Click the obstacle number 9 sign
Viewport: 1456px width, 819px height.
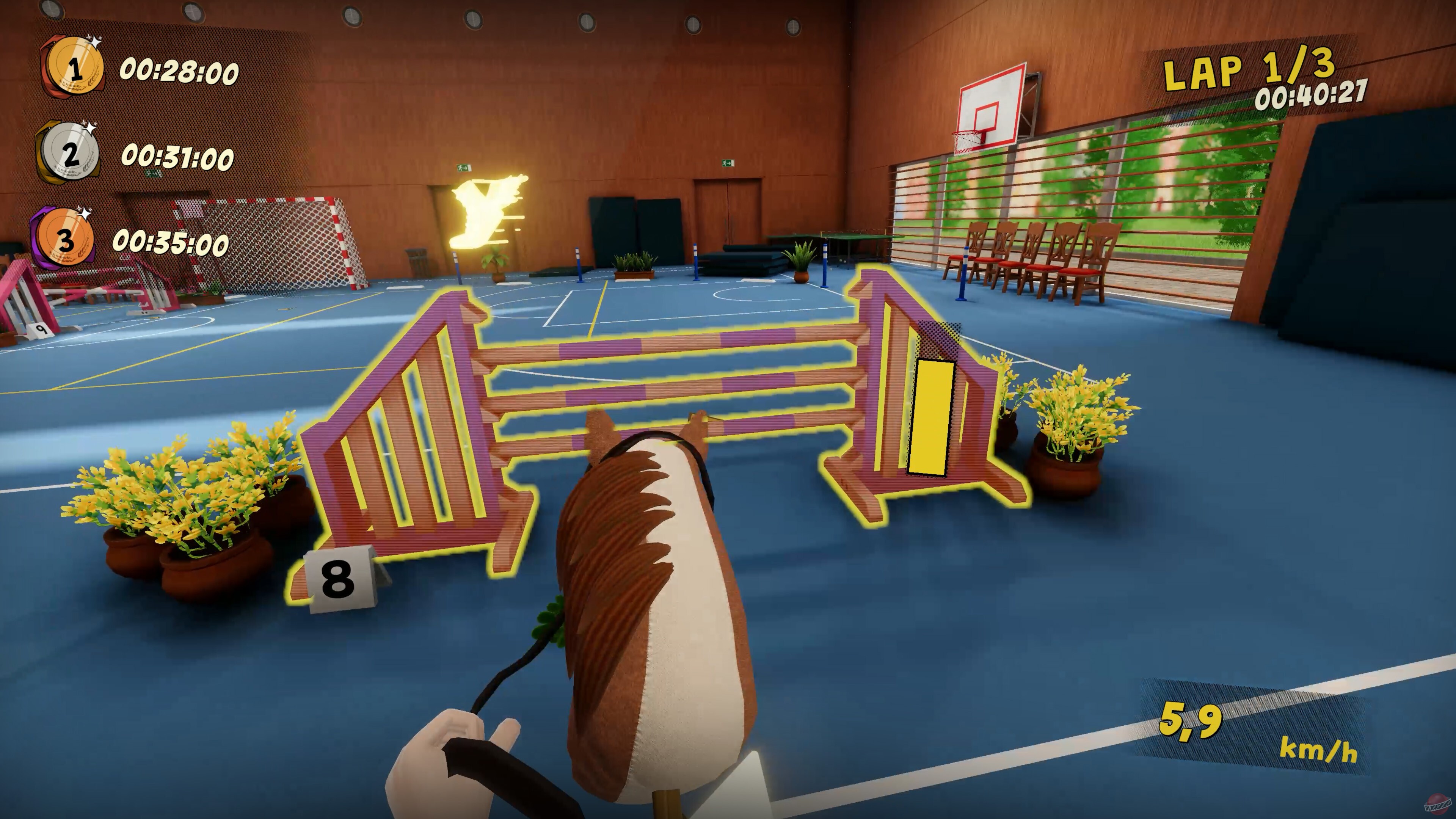coord(41,330)
